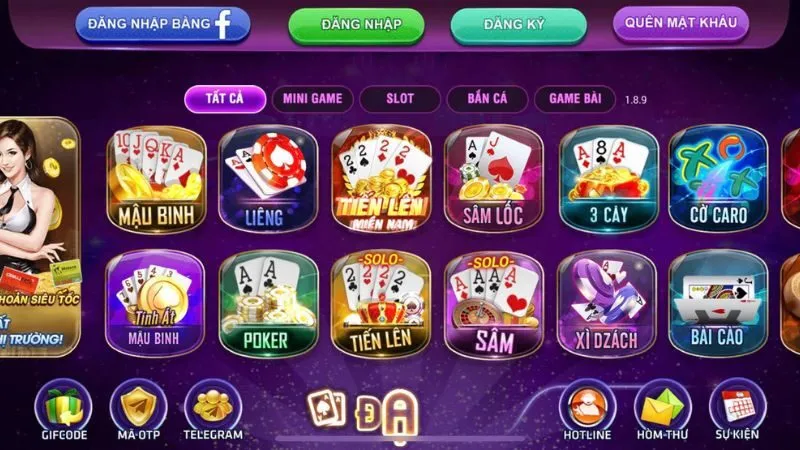Switch to the Game Bài tab
This screenshot has height=450, width=800.
[574, 99]
